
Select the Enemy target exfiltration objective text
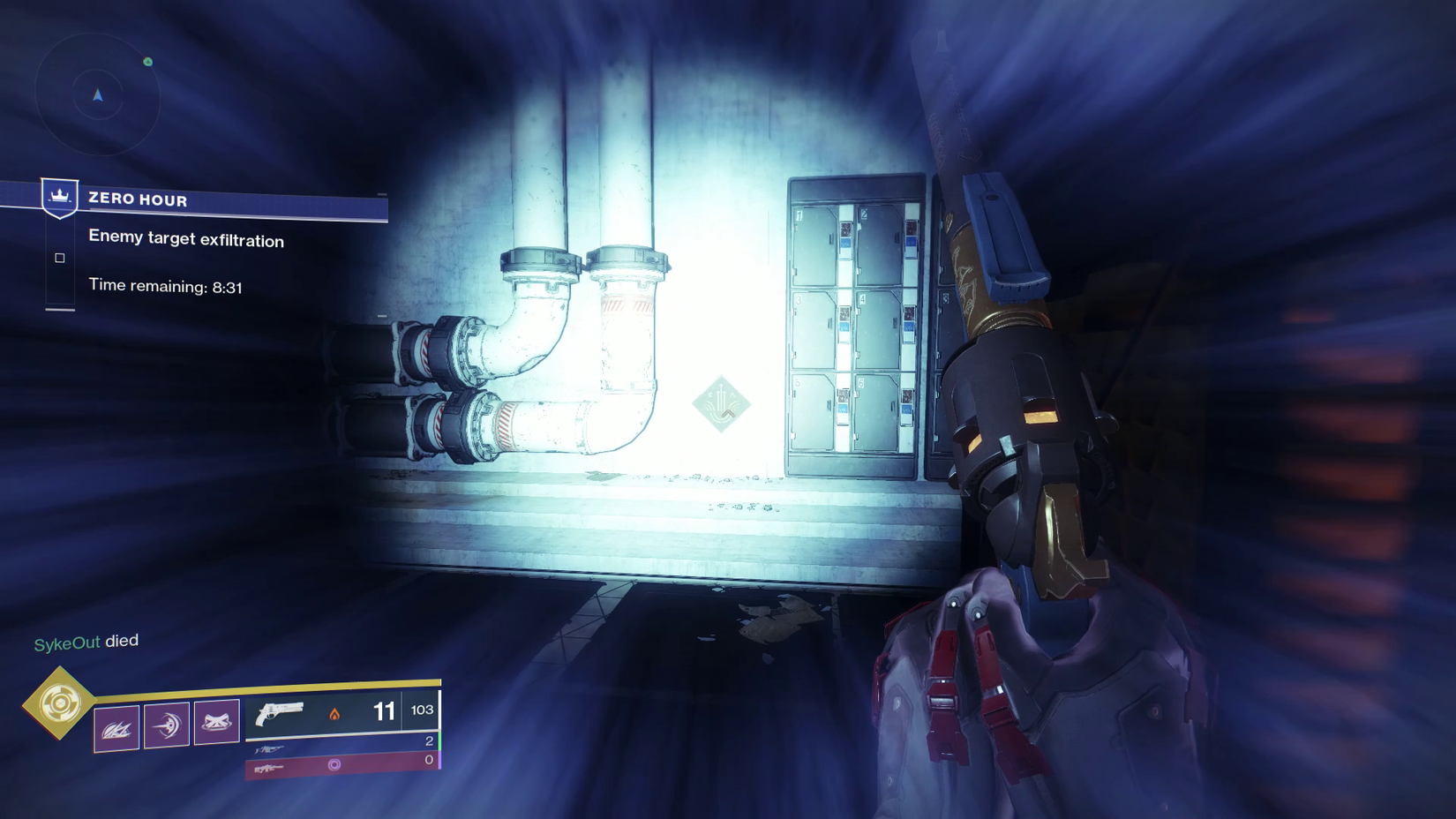click(185, 240)
